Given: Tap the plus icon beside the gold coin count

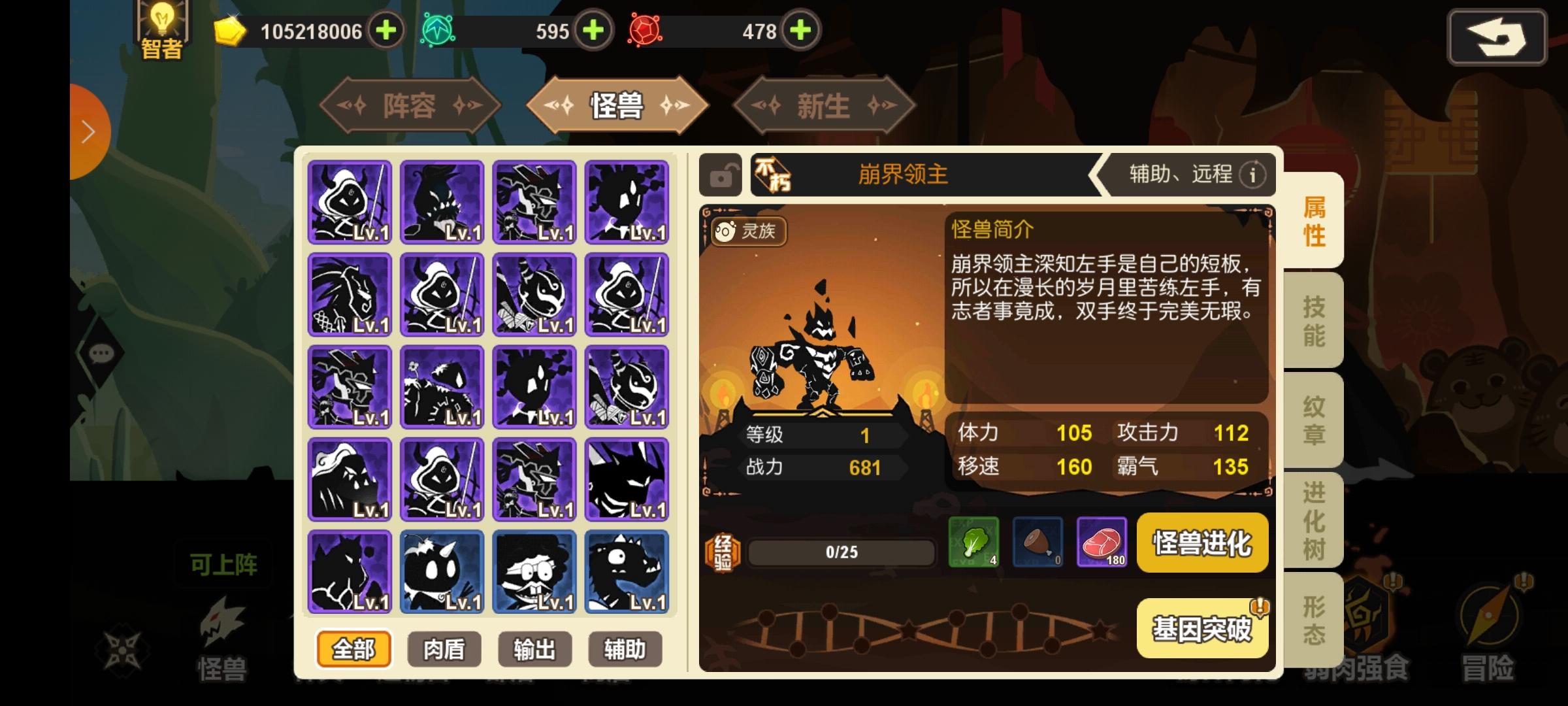Looking at the screenshot, I should [385, 29].
